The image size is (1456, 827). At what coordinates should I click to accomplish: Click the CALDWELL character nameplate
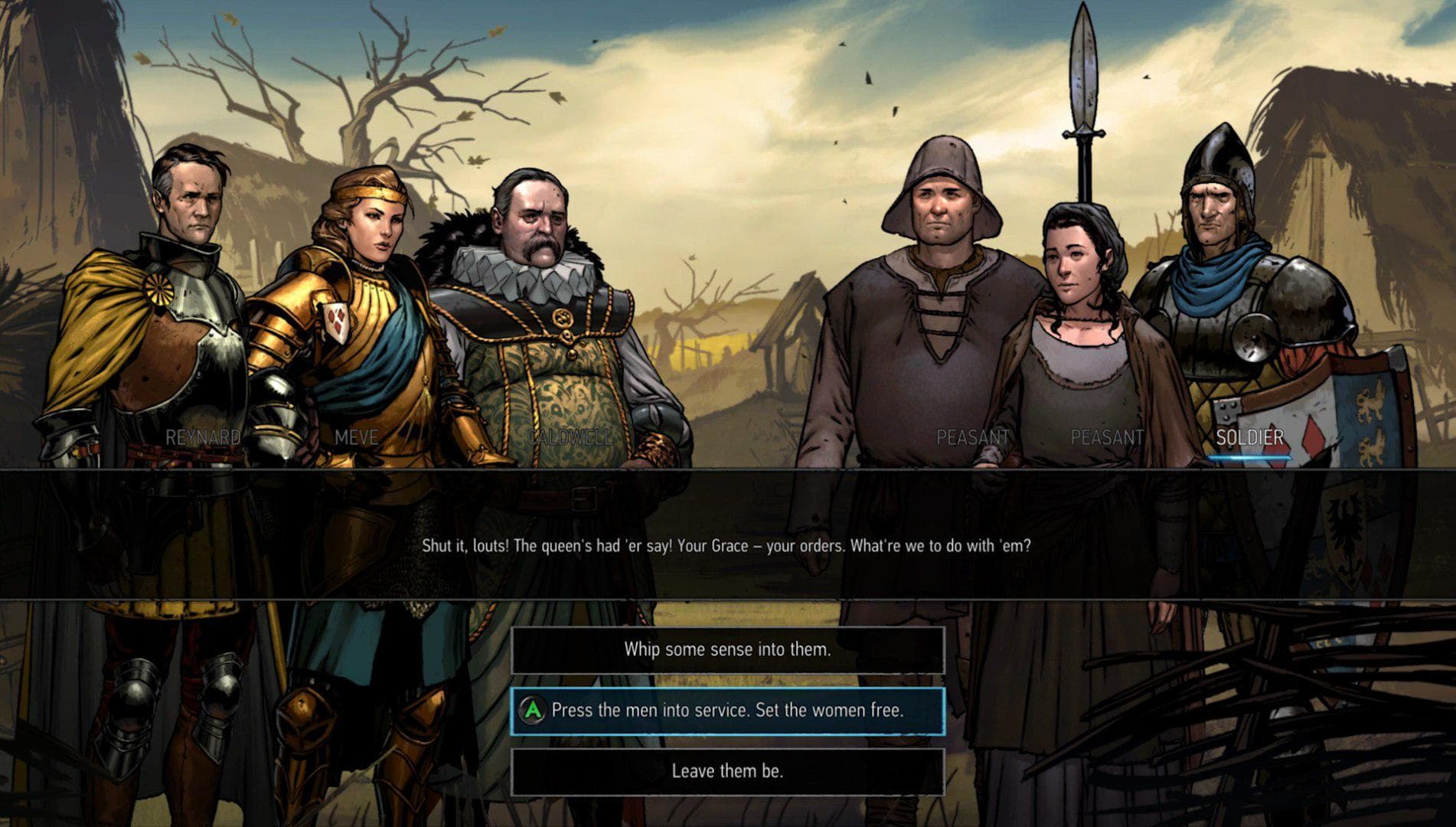pyautogui.click(x=569, y=440)
